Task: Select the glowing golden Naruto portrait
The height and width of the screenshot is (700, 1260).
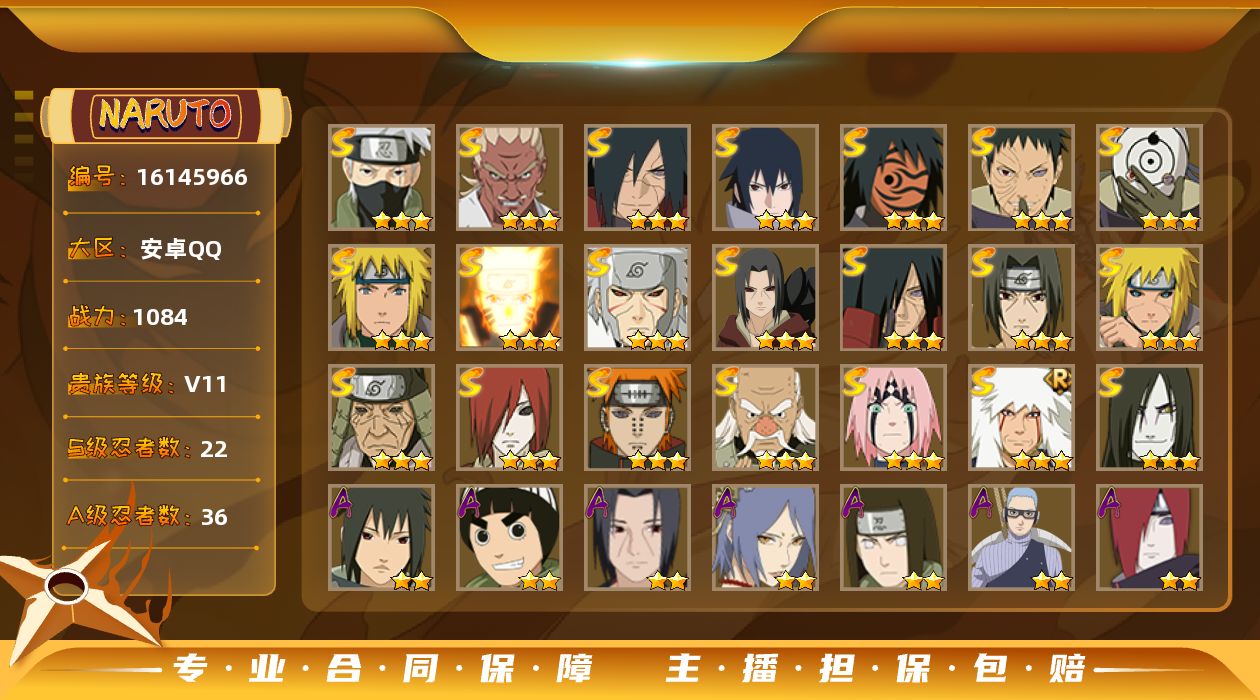Action: click(x=509, y=297)
